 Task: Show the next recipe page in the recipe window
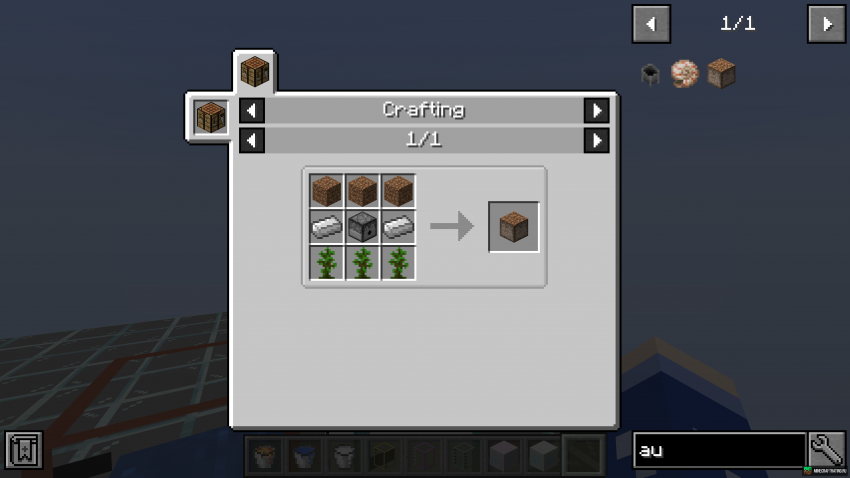point(596,140)
